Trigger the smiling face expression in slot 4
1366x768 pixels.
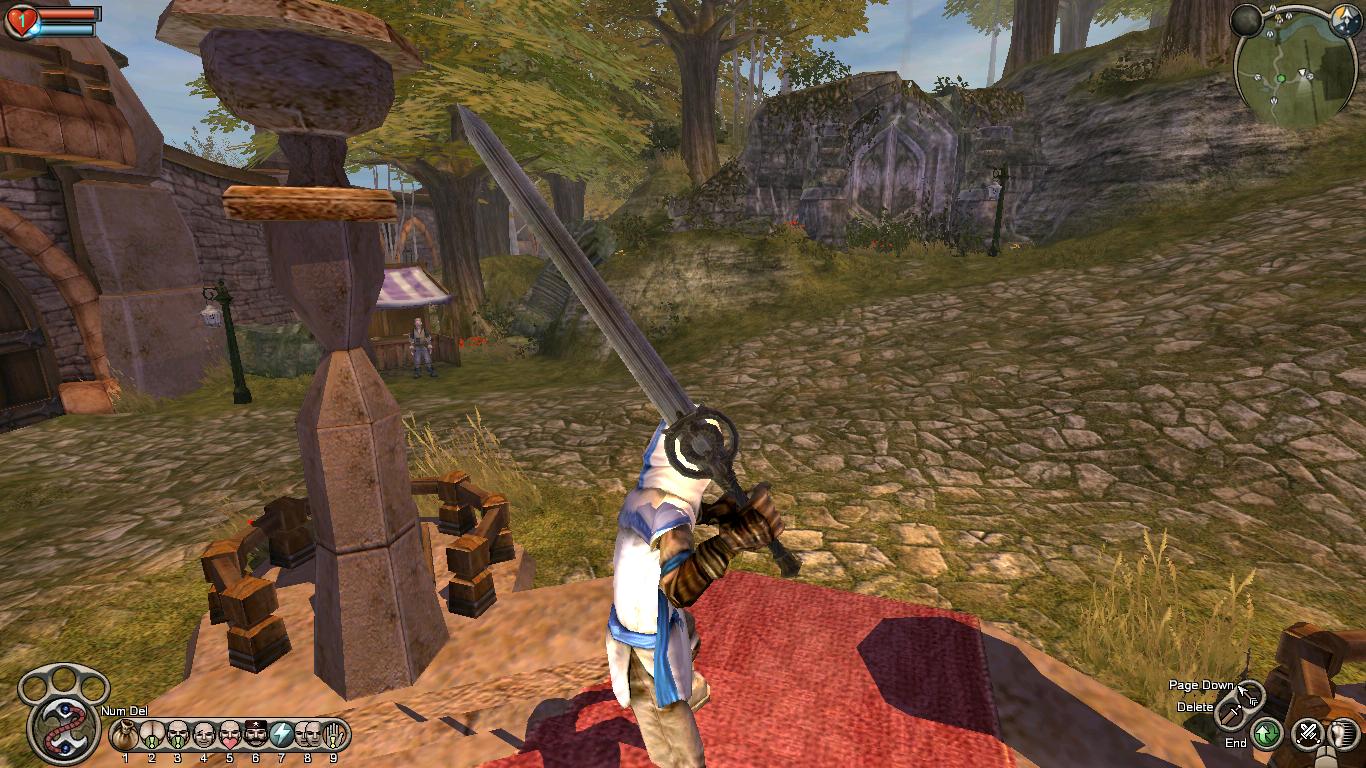click(x=203, y=736)
